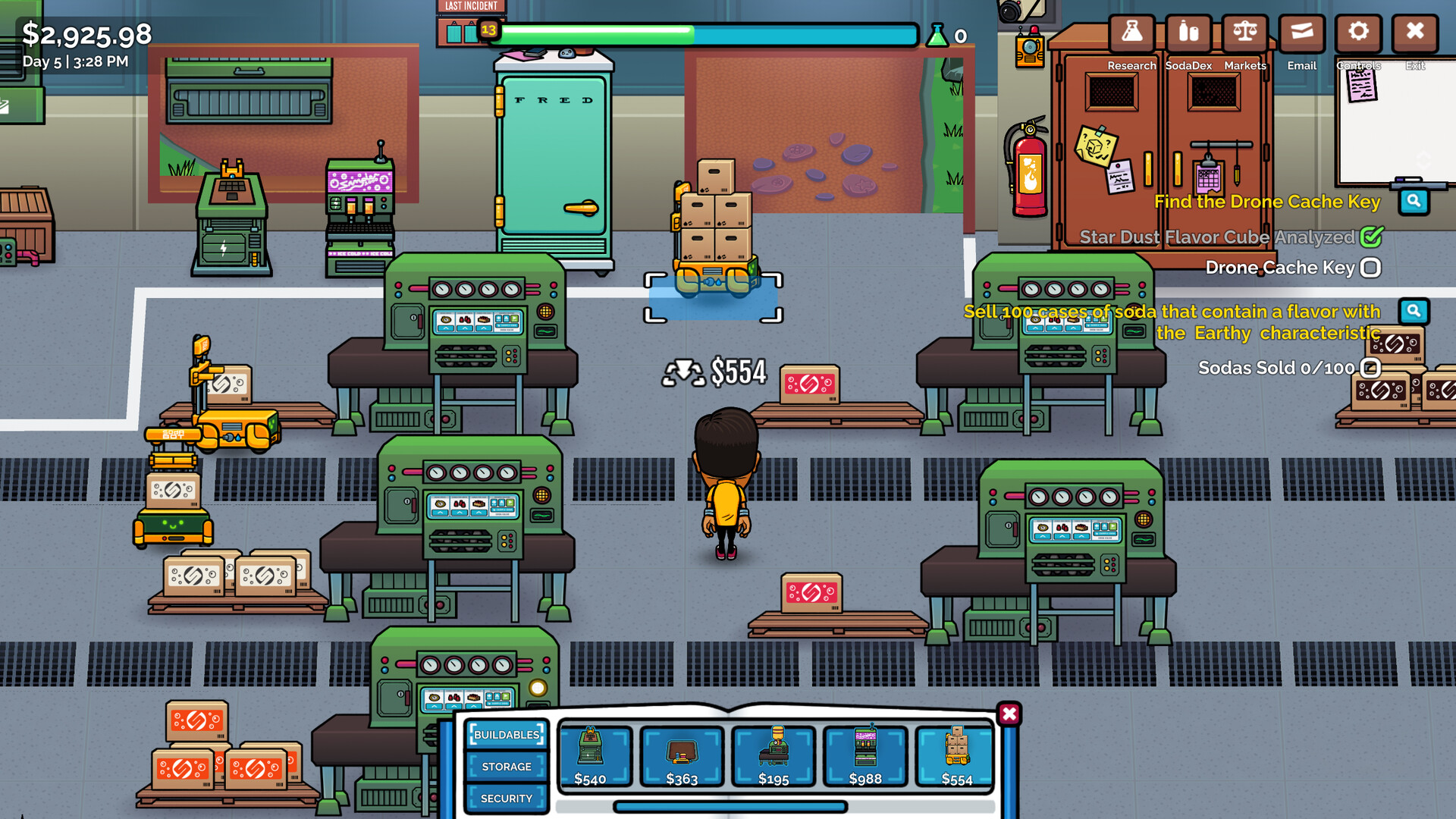The height and width of the screenshot is (819, 1456).
Task: Click the green Last Incident progress bar
Action: (x=599, y=33)
